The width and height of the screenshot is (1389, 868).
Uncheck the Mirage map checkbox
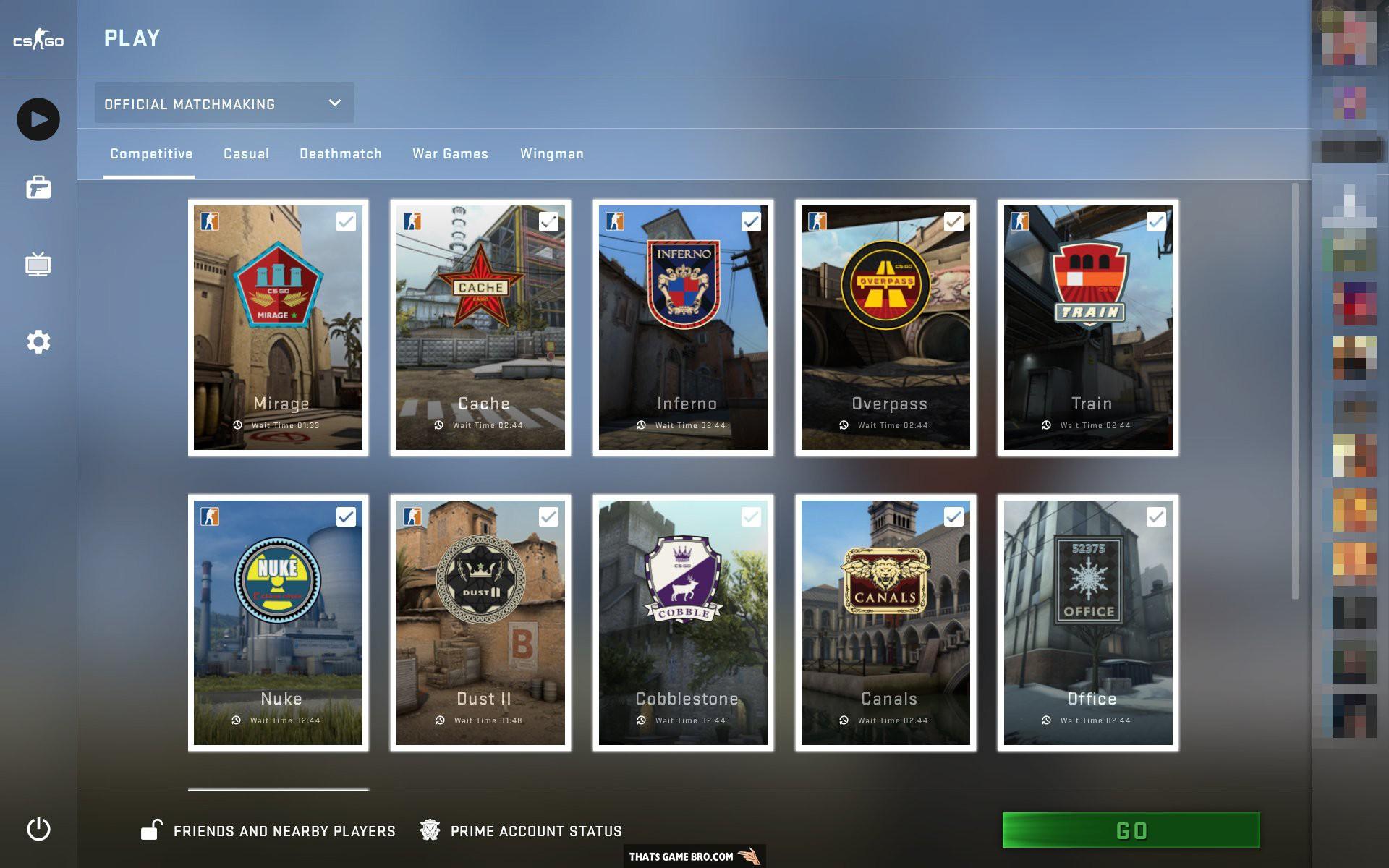pos(347,222)
